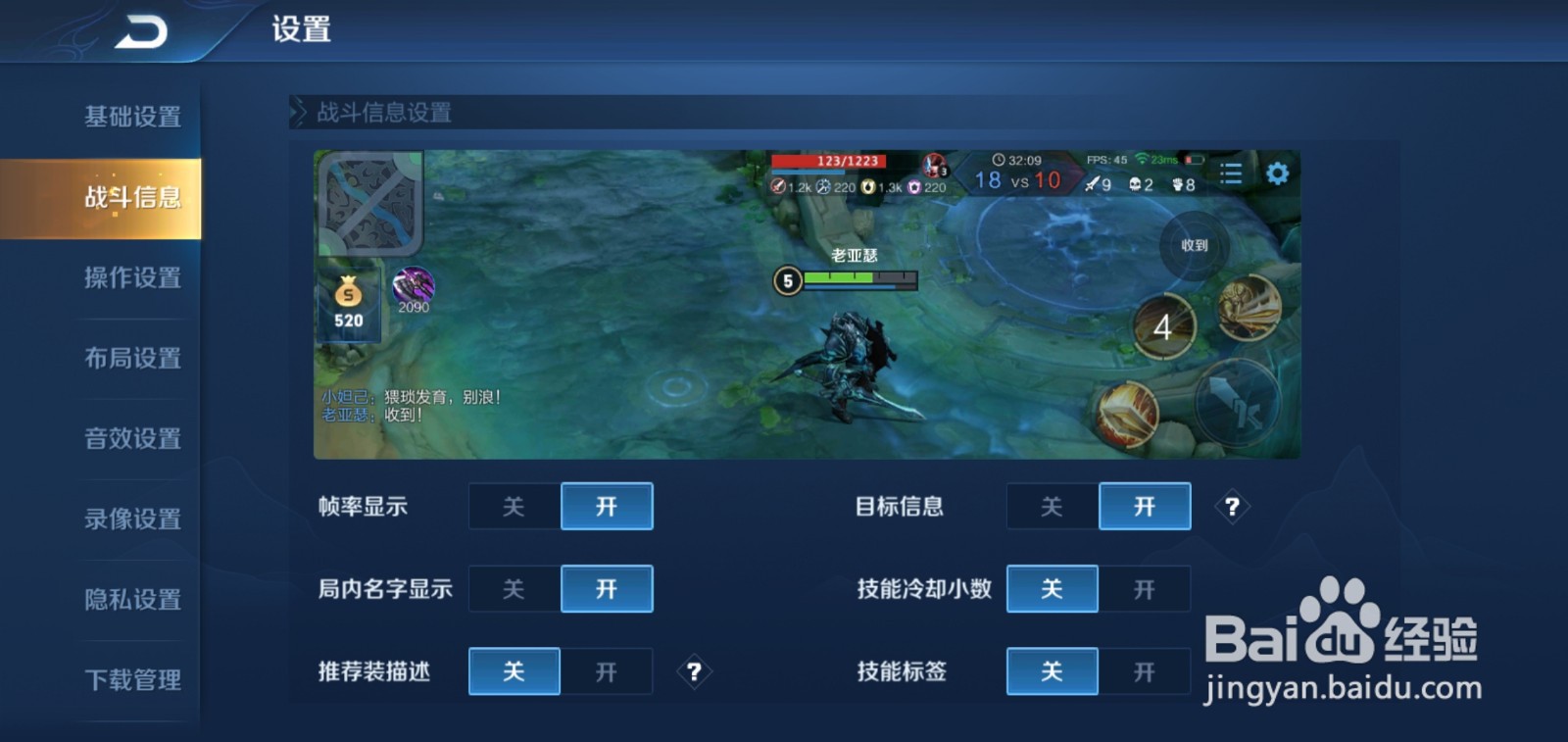Open the 隐私设置 section
The image size is (1568, 742).
[x=134, y=598]
